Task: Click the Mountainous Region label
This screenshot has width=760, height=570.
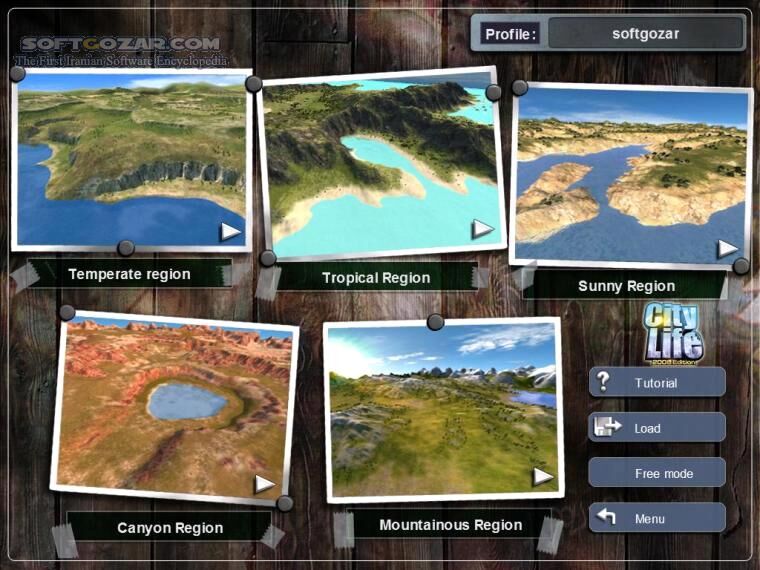Action: click(450, 525)
